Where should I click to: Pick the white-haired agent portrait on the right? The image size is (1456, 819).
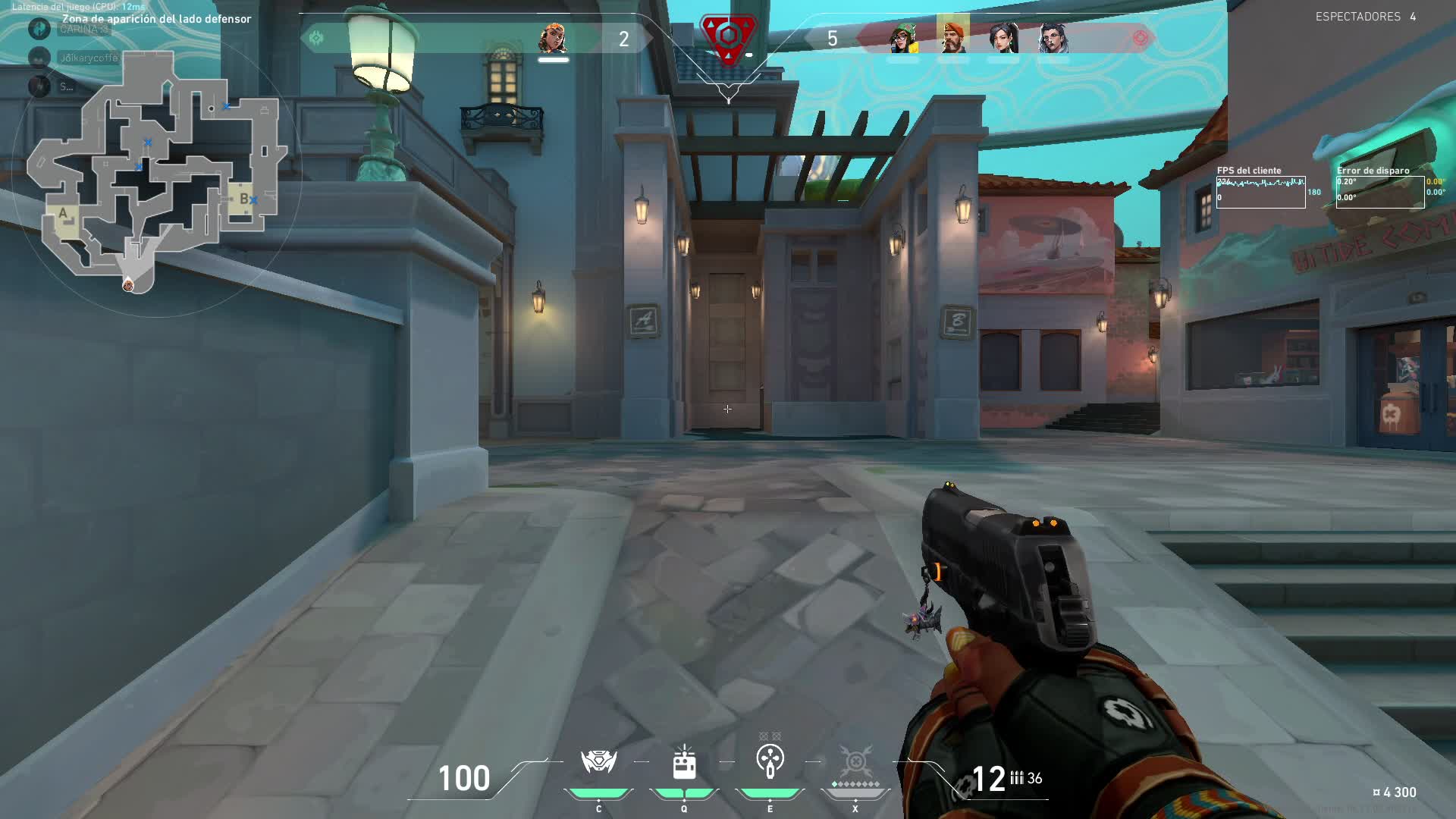(1053, 38)
